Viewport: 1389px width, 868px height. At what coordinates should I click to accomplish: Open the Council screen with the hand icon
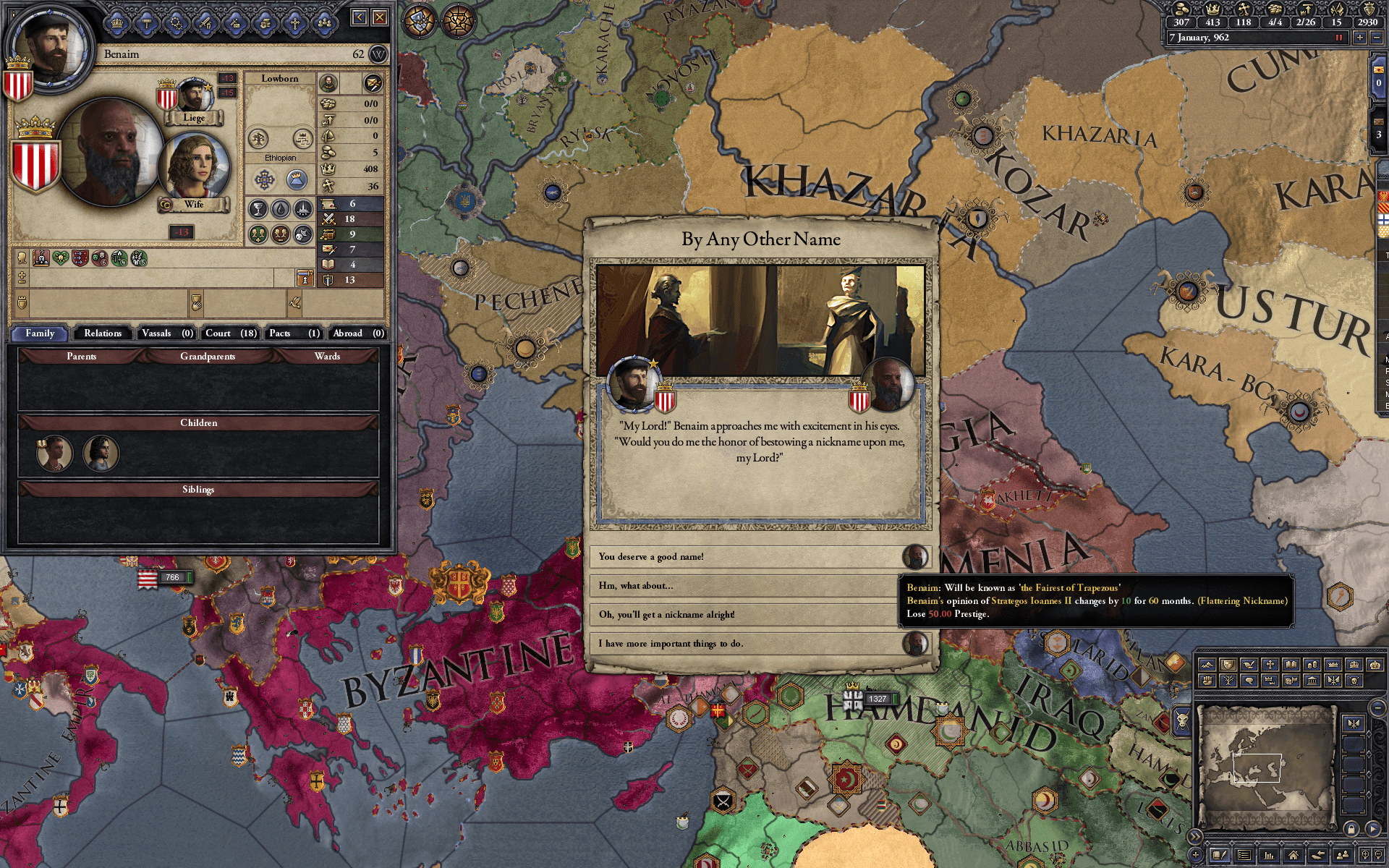pyautogui.click(x=266, y=23)
